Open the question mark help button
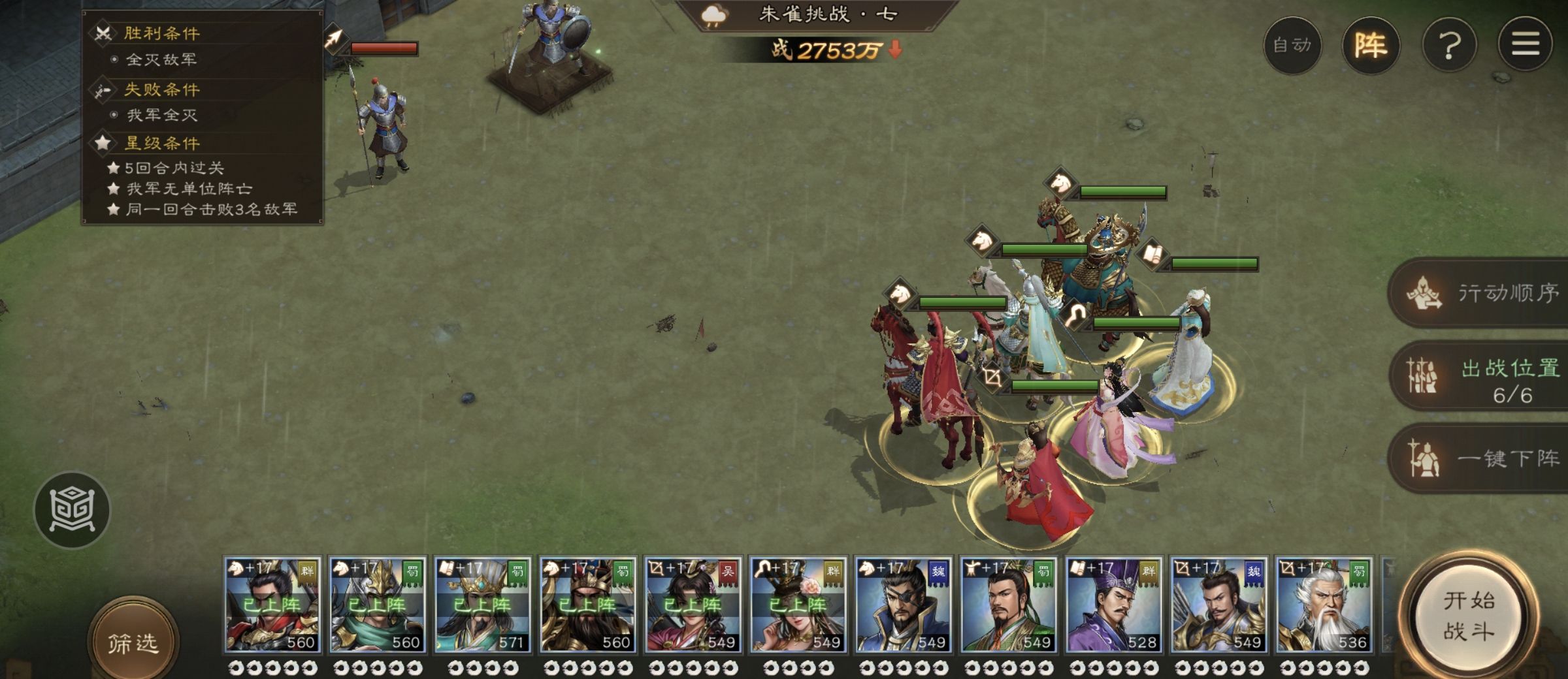1568x679 pixels. (x=1449, y=45)
